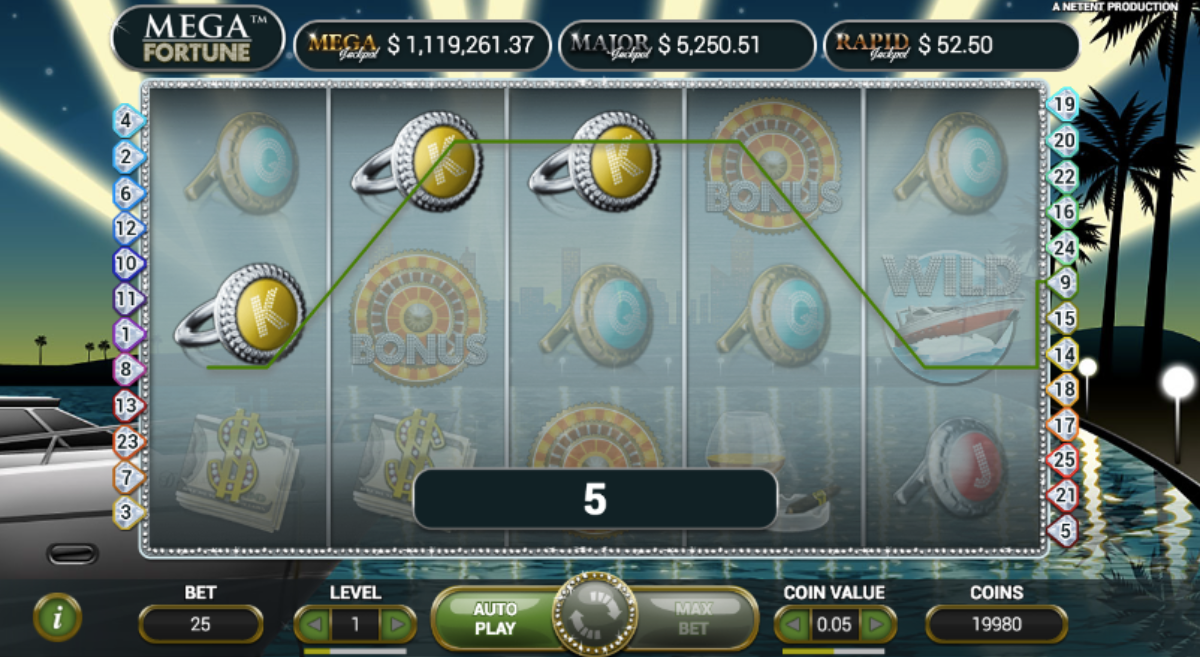Viewport: 1200px width, 657px height.
Task: Highlight payline 1 marker
Action: 127,333
